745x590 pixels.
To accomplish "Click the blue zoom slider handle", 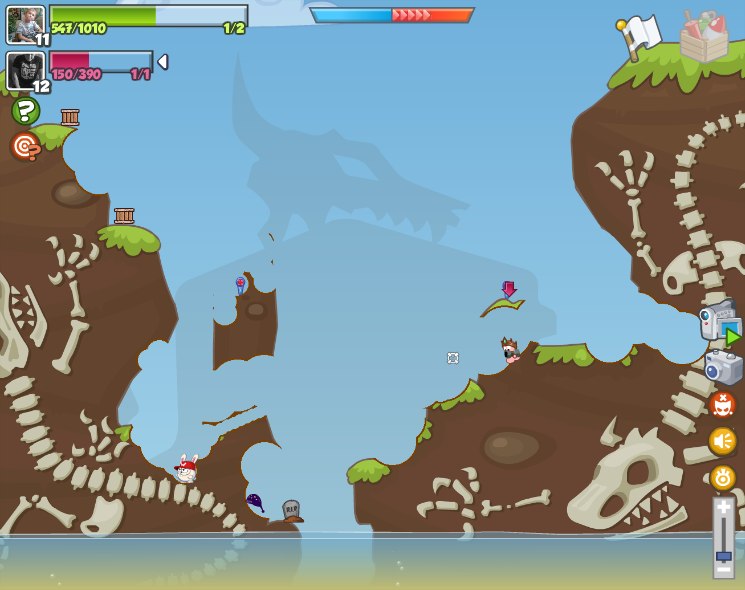I will coord(724,555).
